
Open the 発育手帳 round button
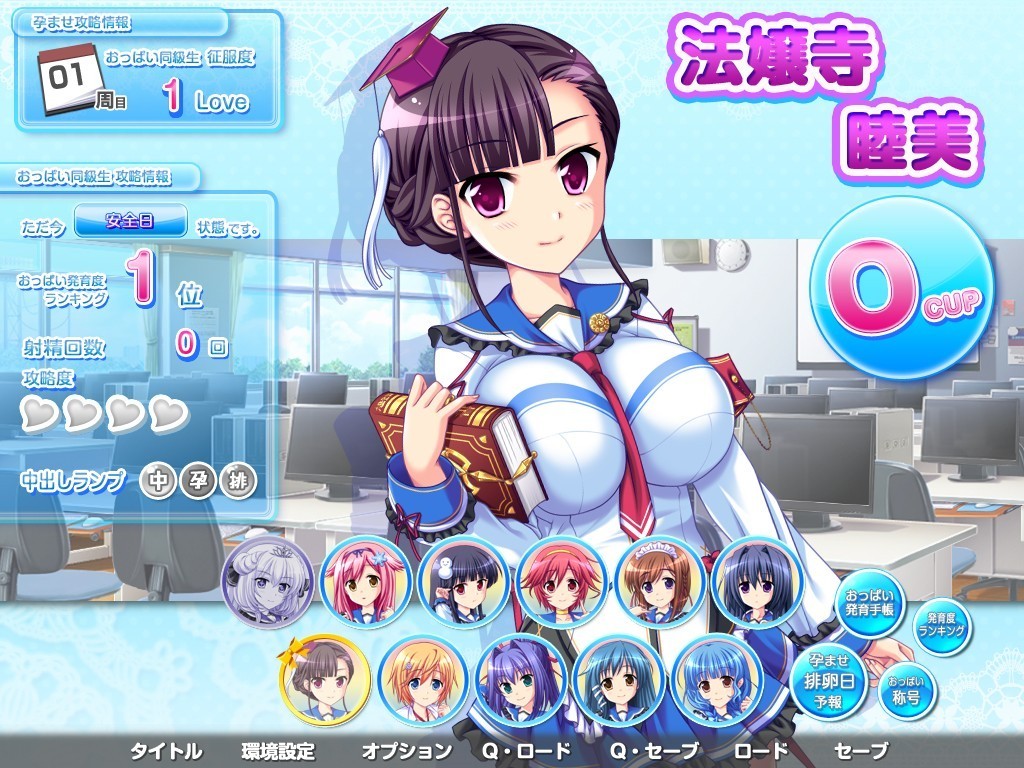coord(868,605)
